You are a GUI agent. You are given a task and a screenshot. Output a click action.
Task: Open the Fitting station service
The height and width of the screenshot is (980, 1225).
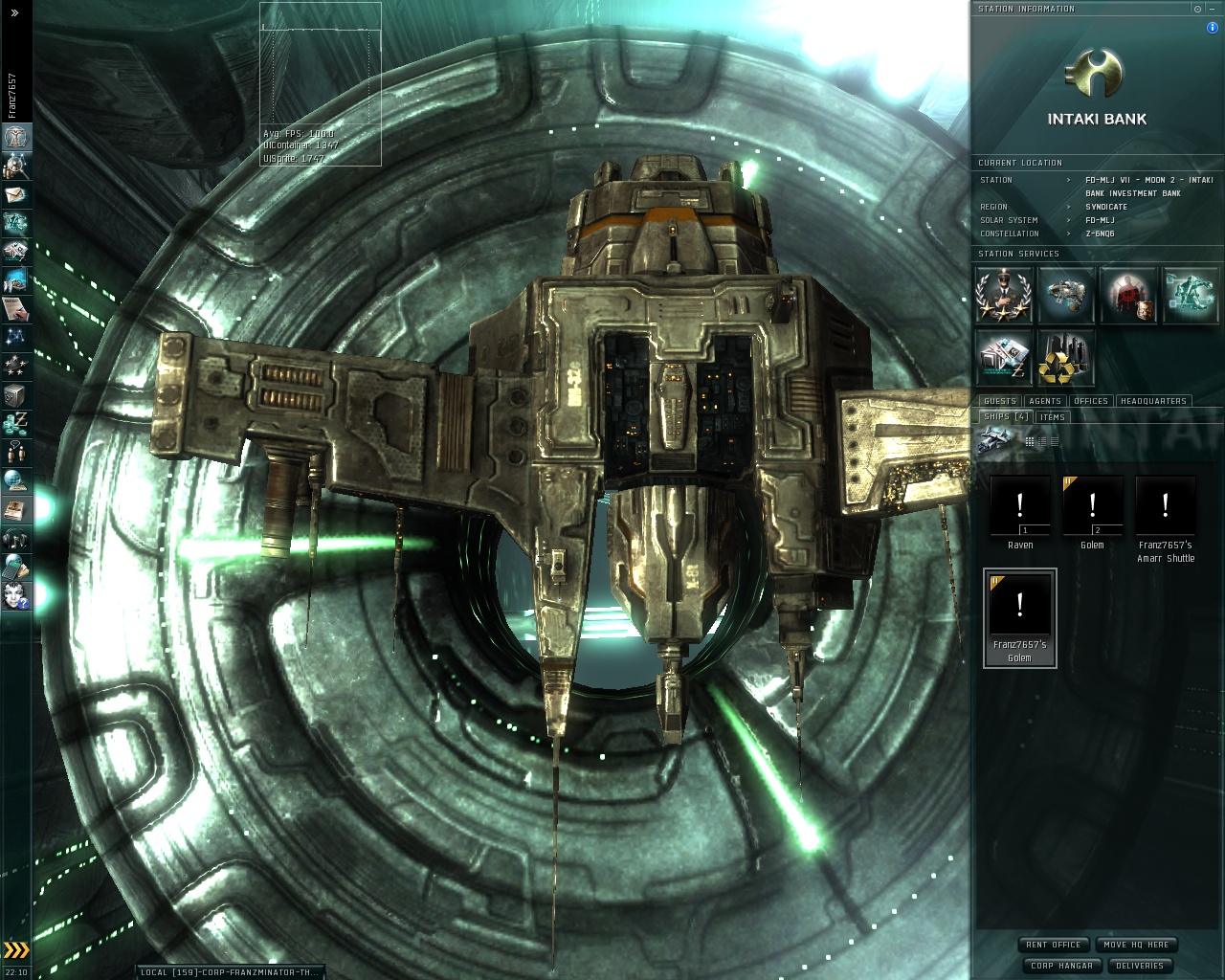[1065, 294]
